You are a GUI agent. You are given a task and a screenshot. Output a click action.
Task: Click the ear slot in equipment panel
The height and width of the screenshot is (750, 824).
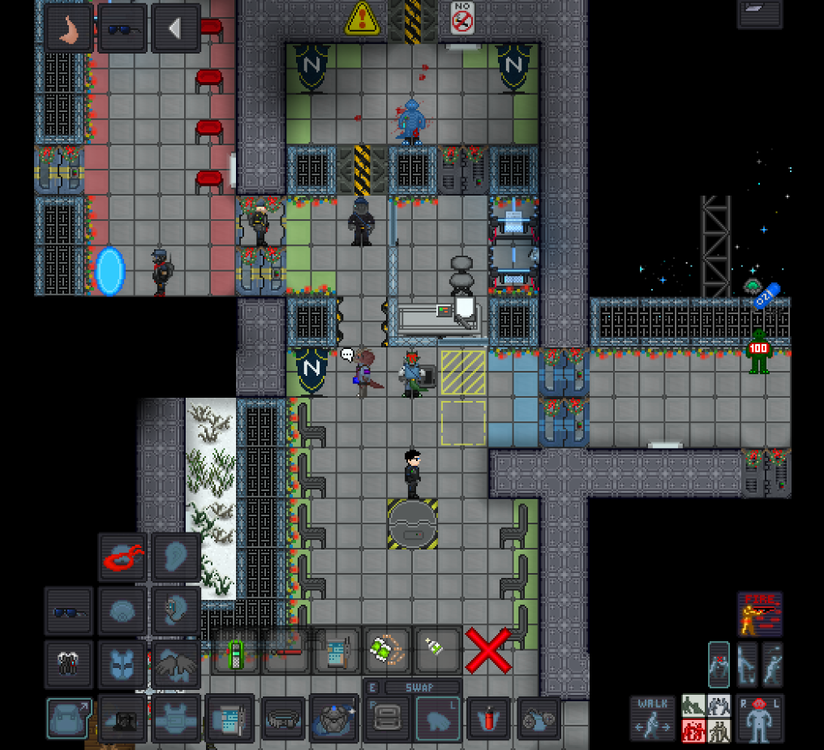pos(175,558)
